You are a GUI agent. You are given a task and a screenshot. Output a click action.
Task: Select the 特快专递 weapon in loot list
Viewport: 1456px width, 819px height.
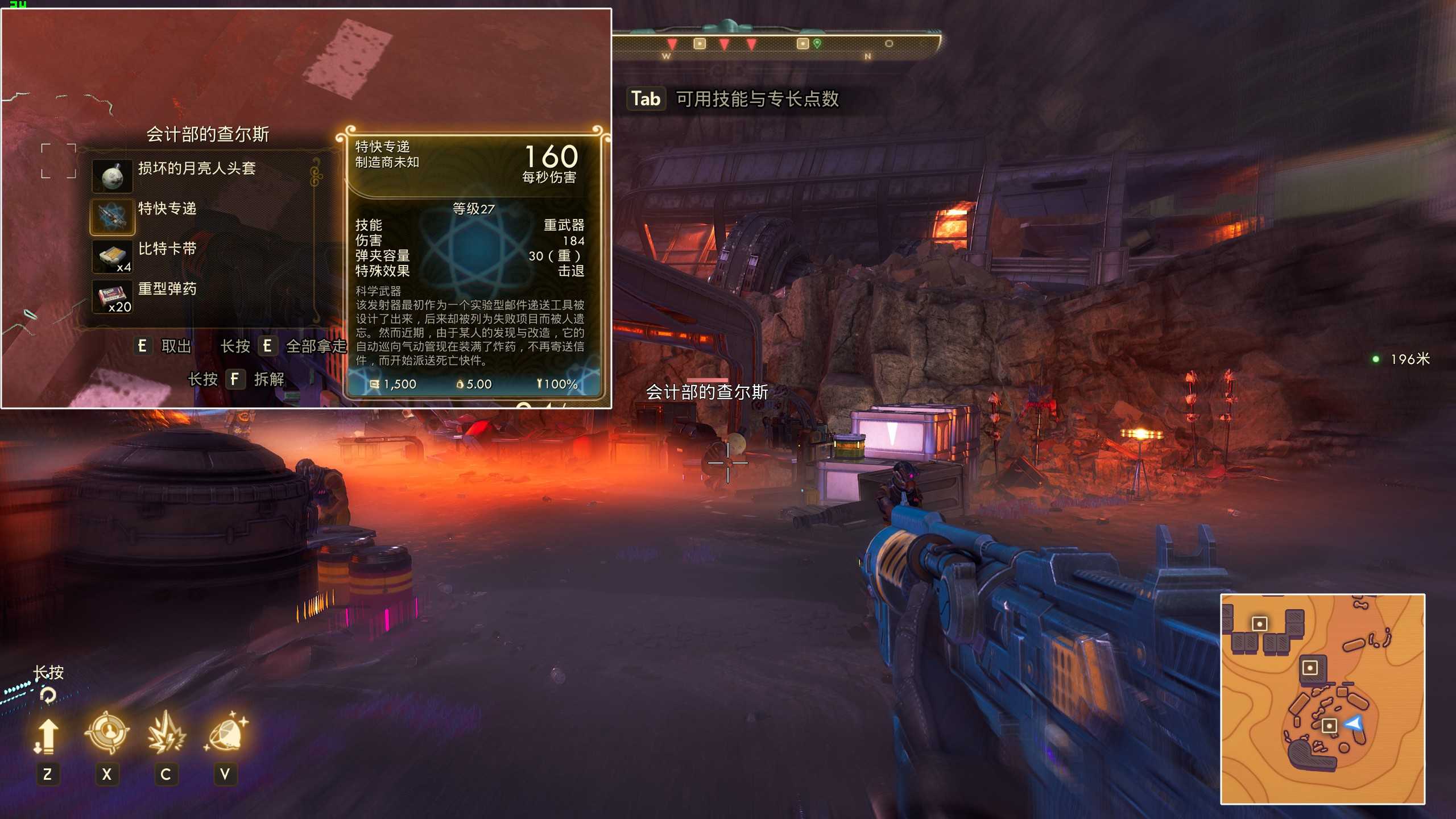pyautogui.click(x=167, y=209)
